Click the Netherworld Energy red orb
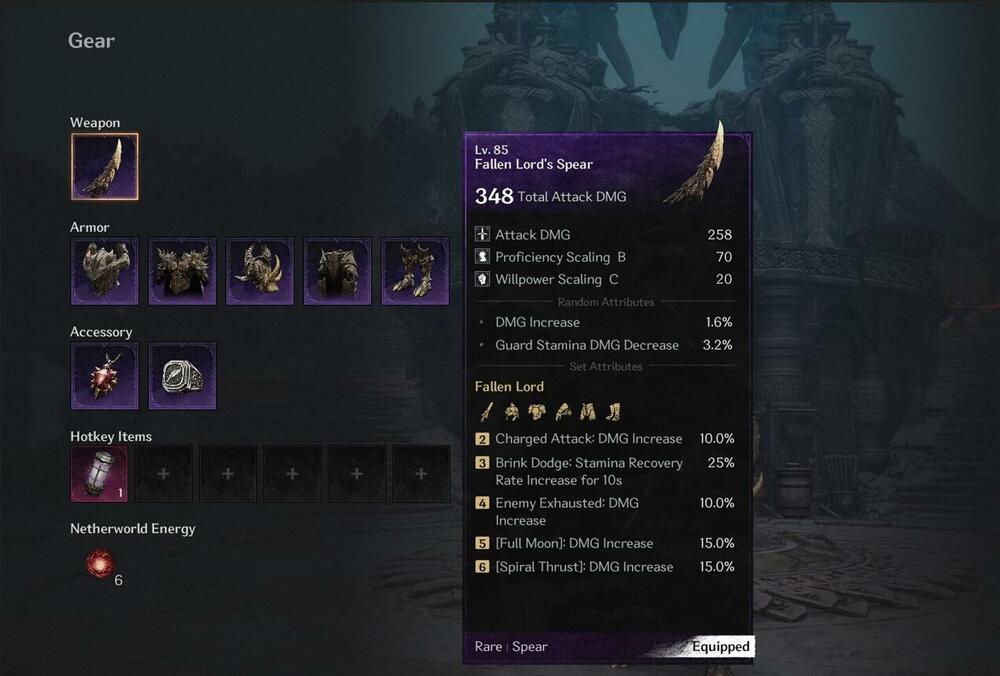The height and width of the screenshot is (676, 1000). pyautogui.click(x=100, y=565)
